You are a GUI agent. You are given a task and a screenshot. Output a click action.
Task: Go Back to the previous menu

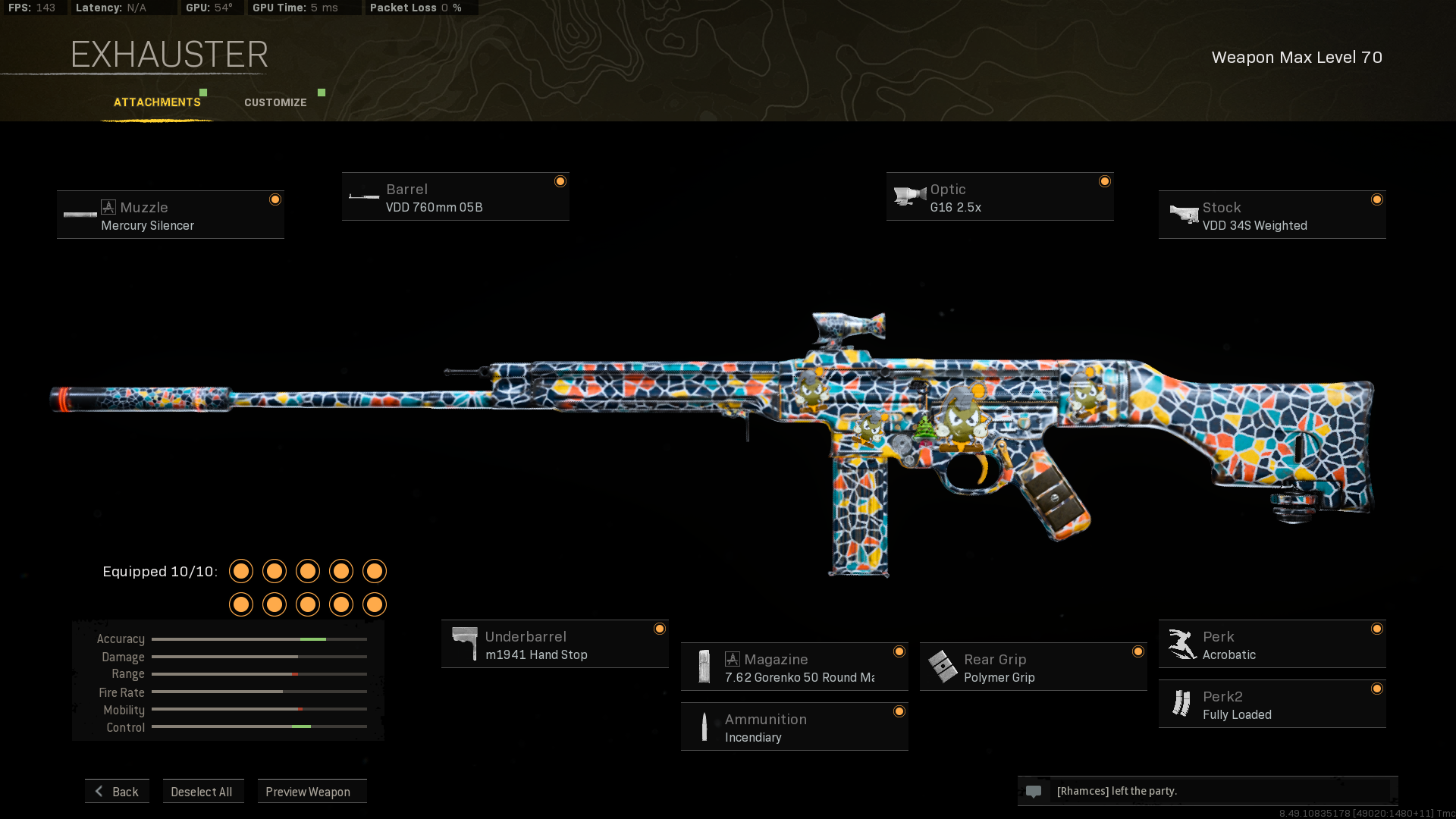pos(118,791)
